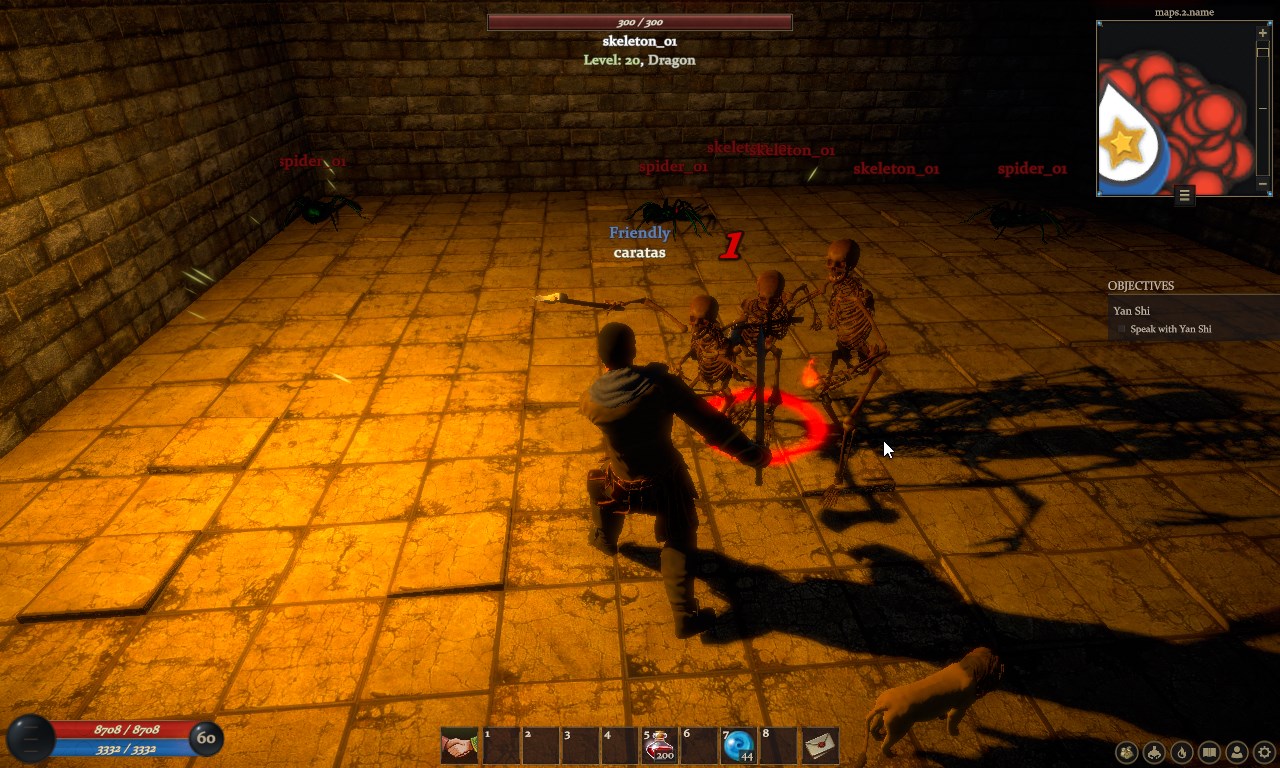Activate the blue orb skill in slot 7
The width and height of the screenshot is (1280, 768).
[x=737, y=744]
